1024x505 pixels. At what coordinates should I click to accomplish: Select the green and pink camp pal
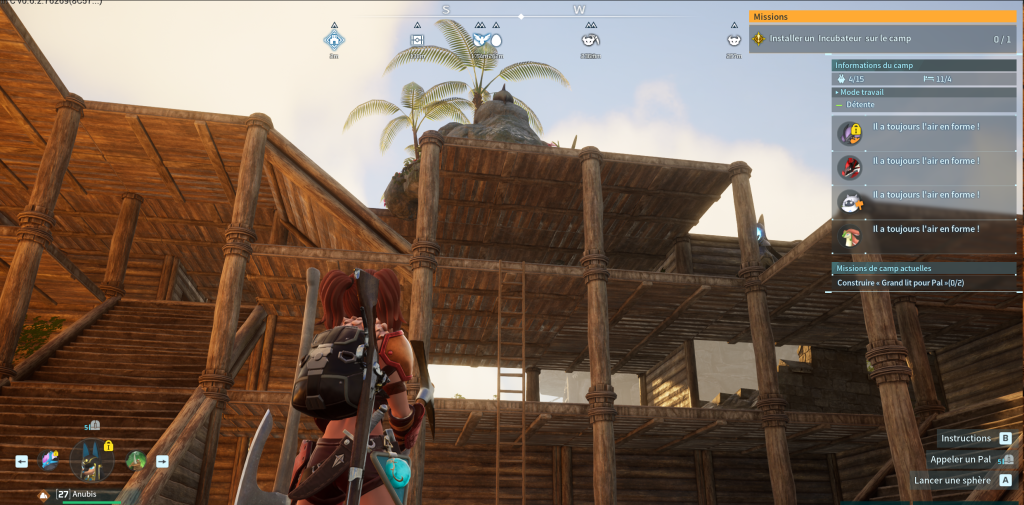[849, 236]
